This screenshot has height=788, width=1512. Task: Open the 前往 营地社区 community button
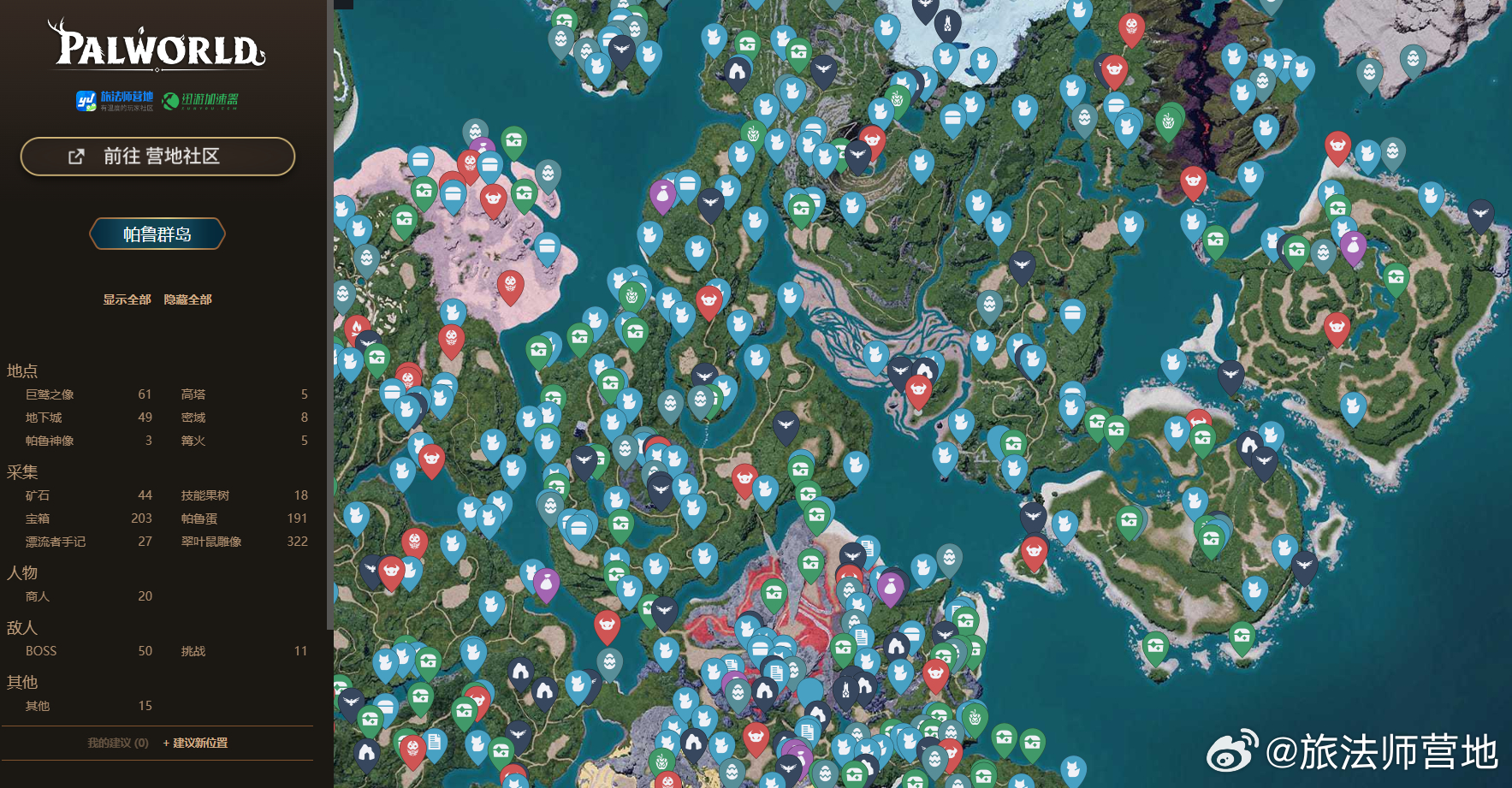click(x=157, y=157)
